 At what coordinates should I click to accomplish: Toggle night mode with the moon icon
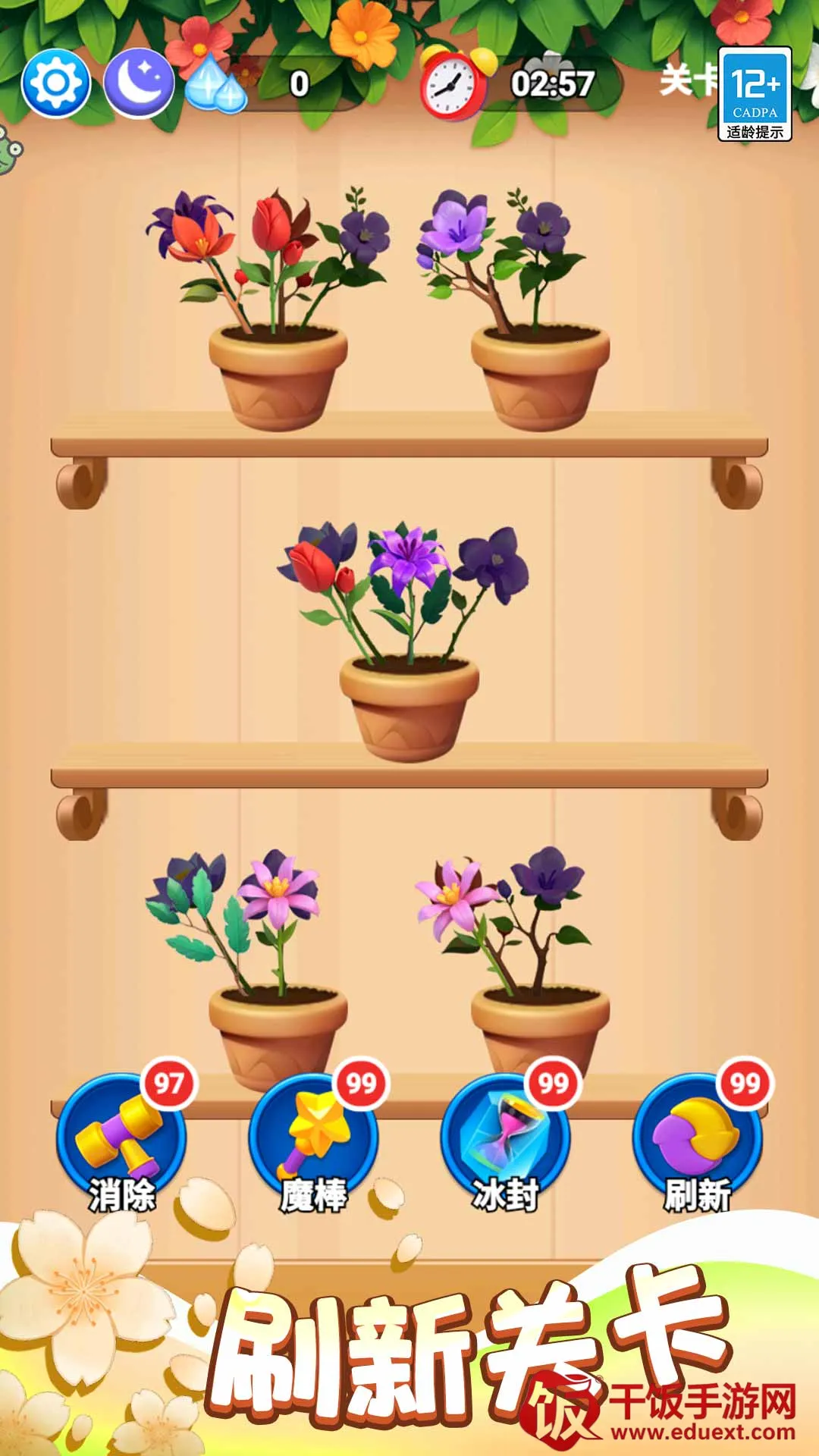click(138, 83)
